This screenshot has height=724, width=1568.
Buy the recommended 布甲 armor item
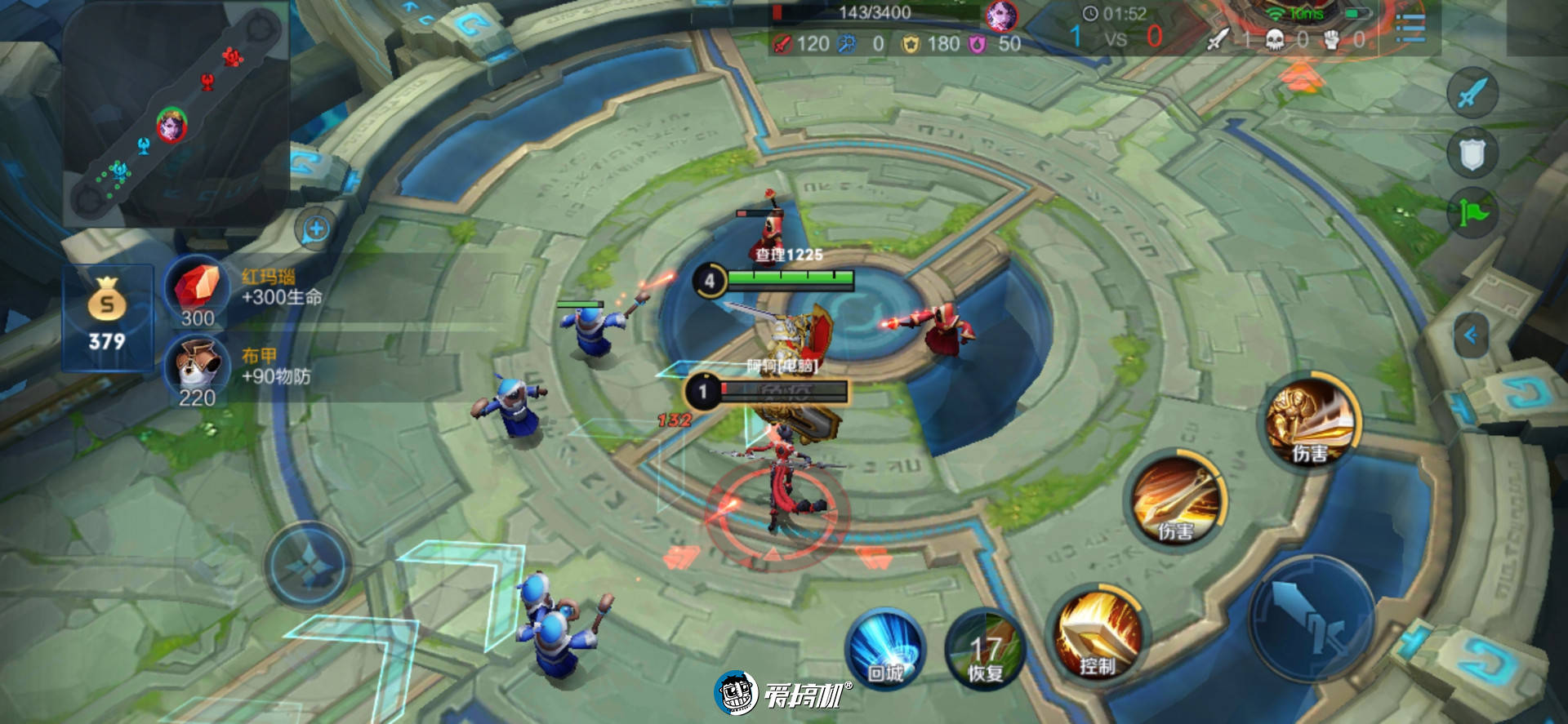click(x=198, y=371)
